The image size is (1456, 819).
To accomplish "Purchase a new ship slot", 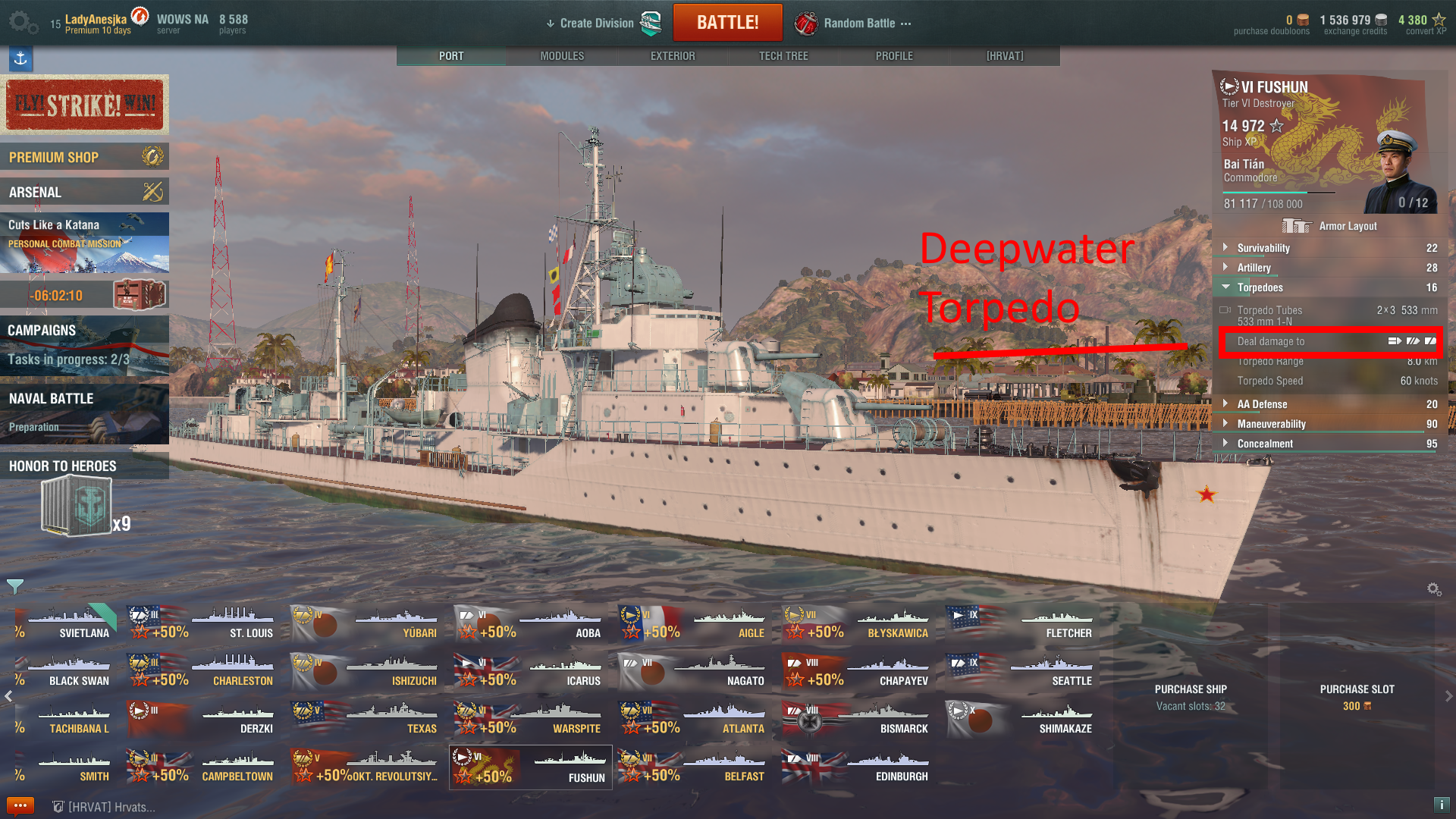I will tap(1357, 696).
